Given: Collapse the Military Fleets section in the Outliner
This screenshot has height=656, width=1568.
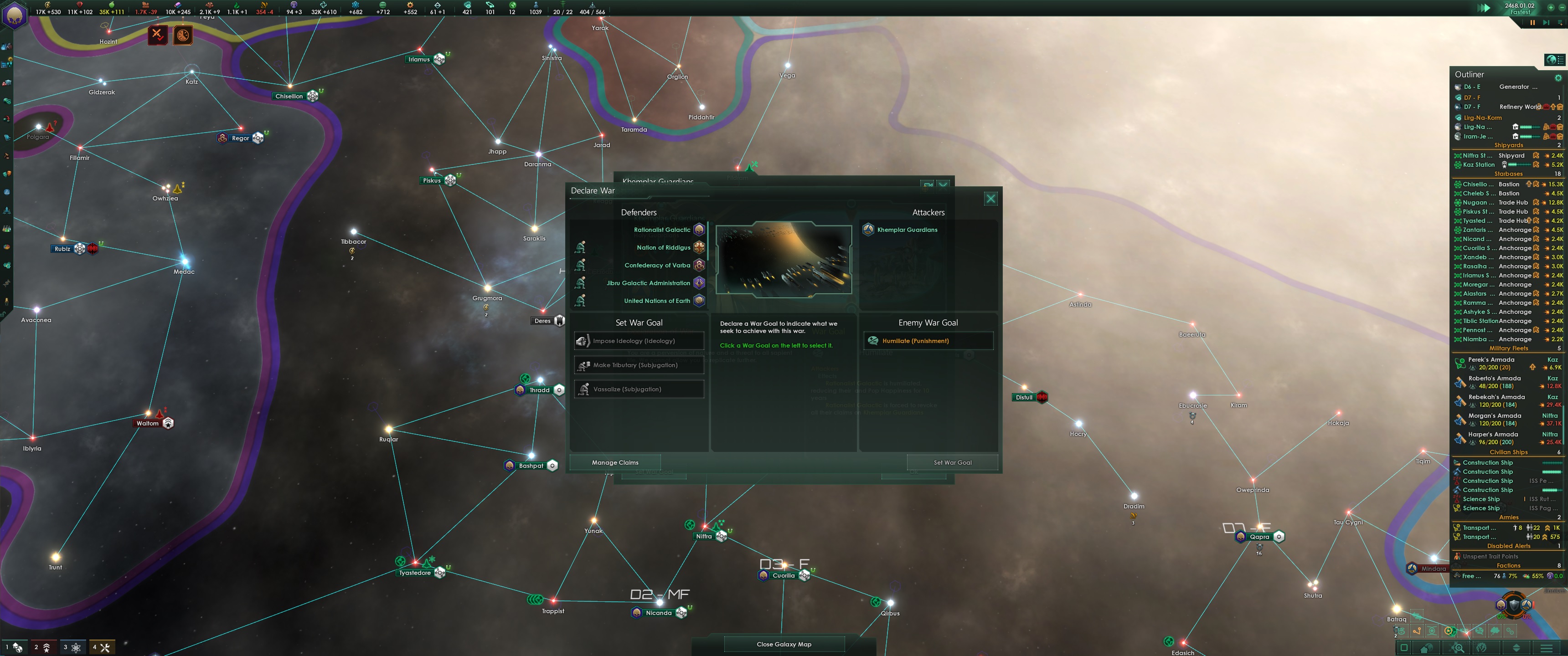Looking at the screenshot, I should tap(1508, 348).
